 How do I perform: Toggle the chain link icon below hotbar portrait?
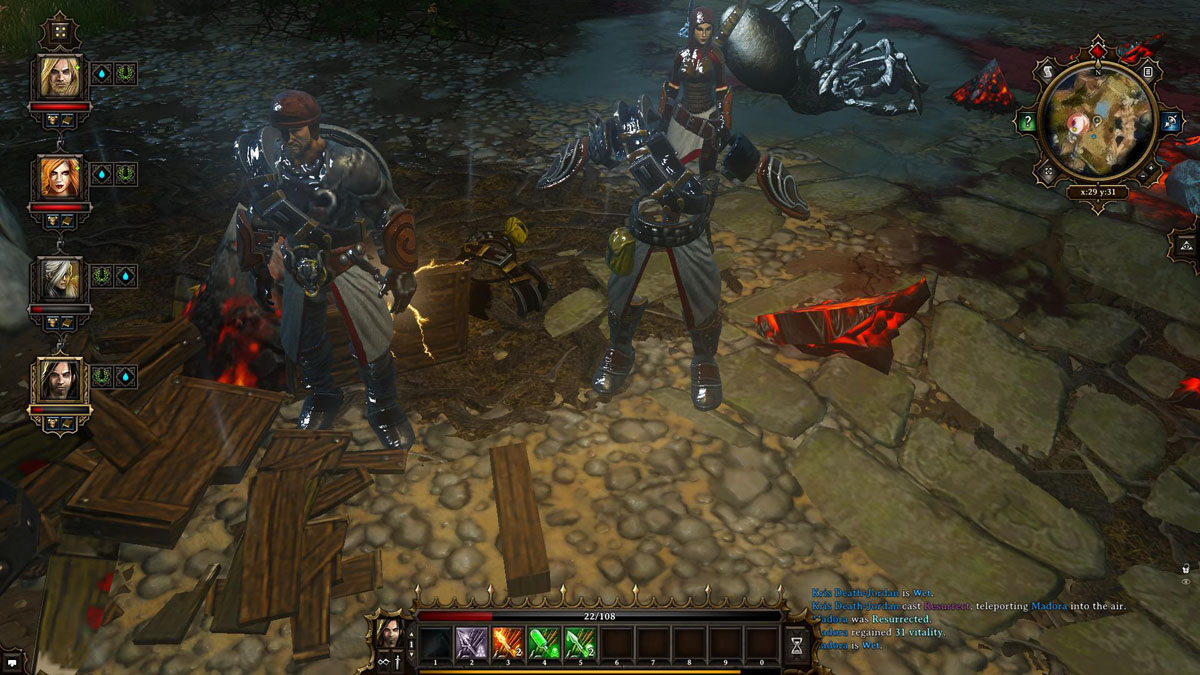point(382,661)
